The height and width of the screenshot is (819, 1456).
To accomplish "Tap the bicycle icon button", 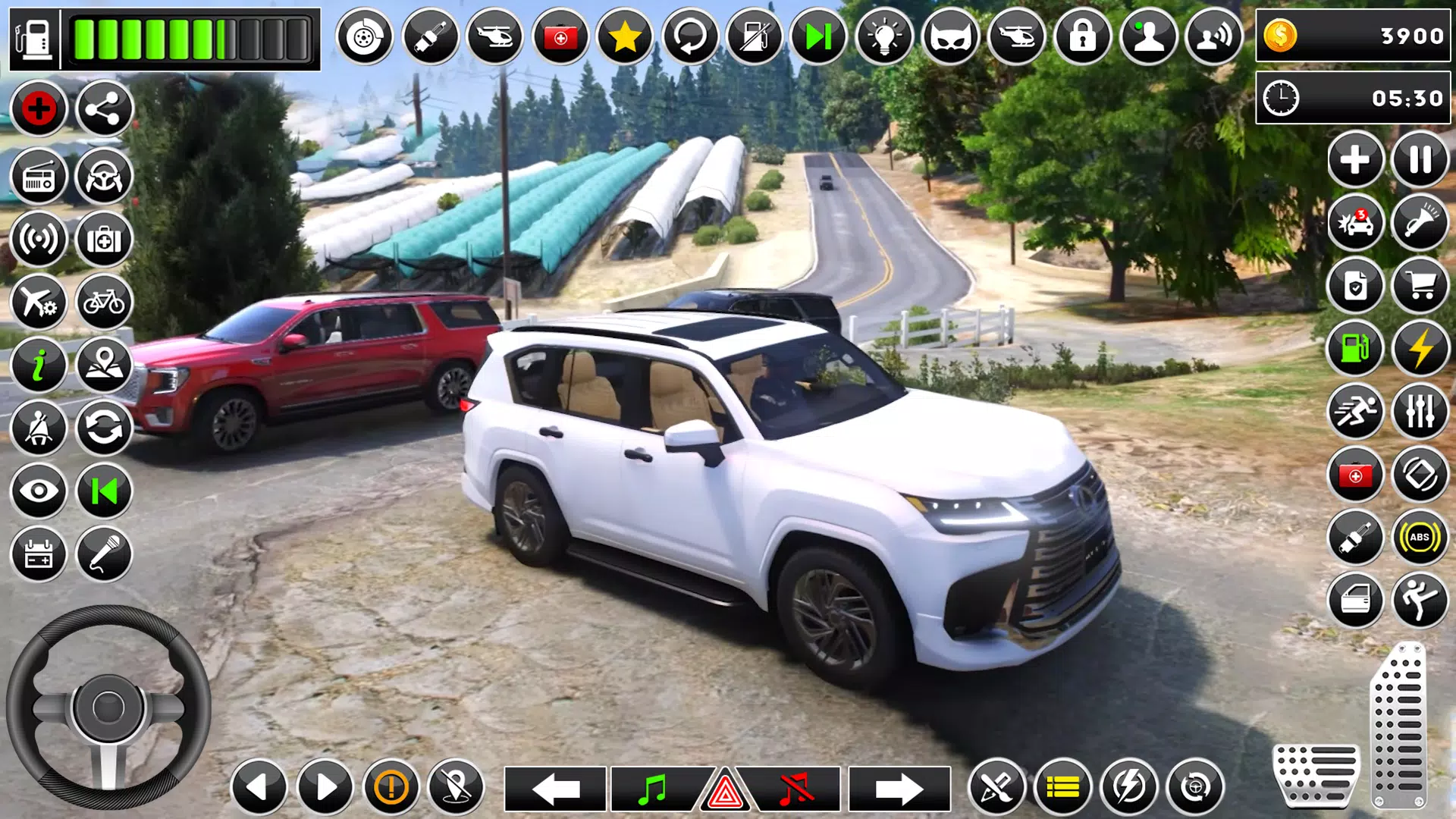I will 104,303.
